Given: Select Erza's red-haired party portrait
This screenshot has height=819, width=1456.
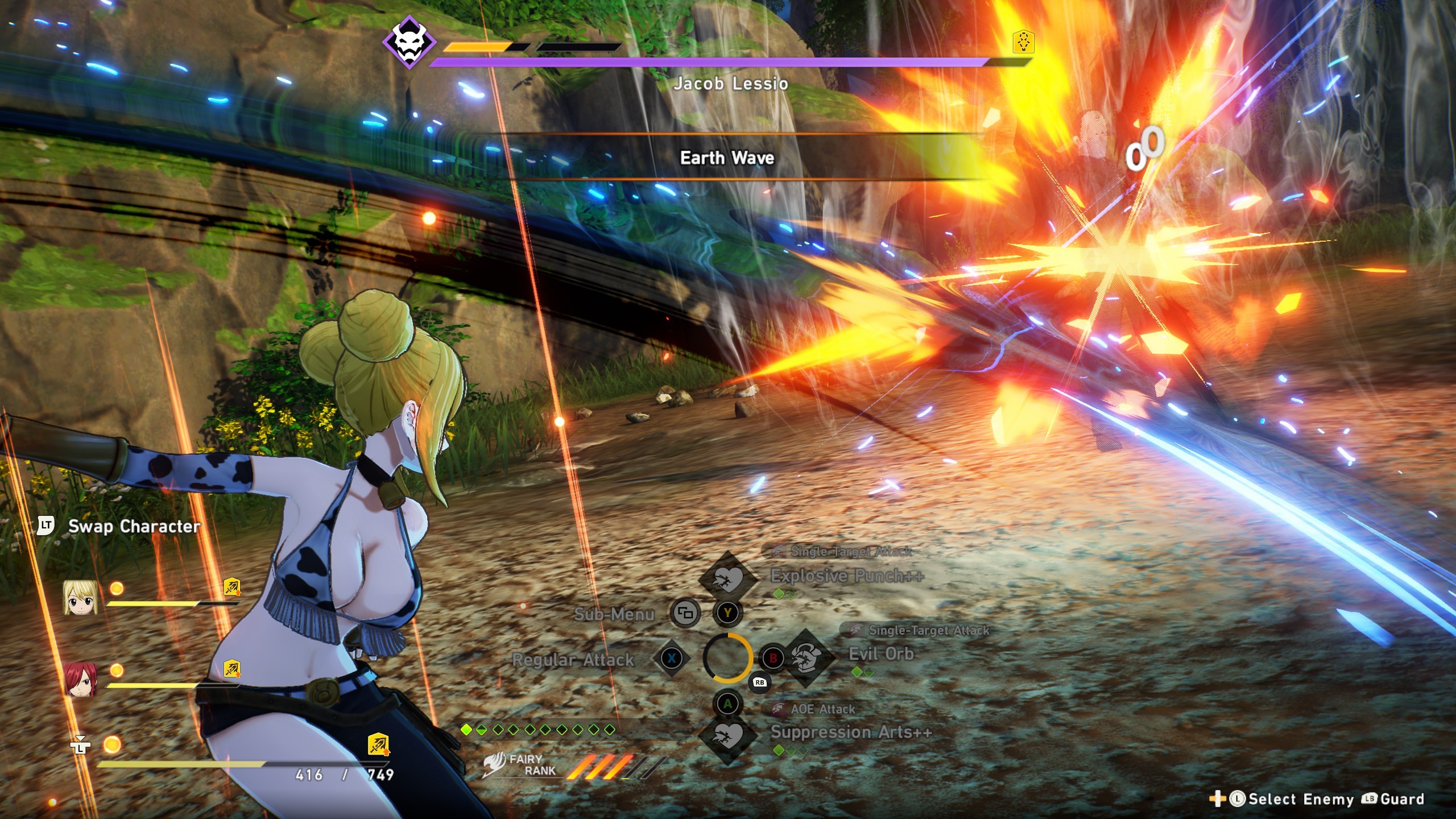Looking at the screenshot, I should [x=80, y=679].
